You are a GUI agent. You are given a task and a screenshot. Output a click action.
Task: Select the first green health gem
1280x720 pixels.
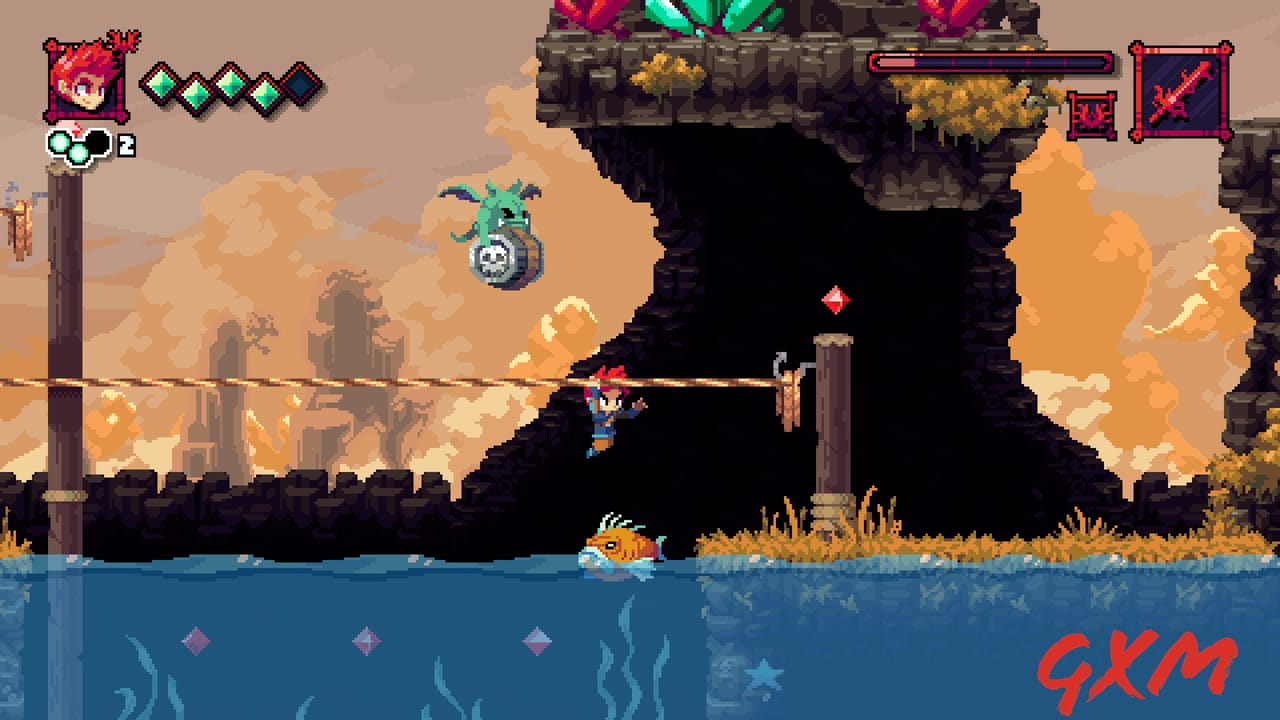pos(161,86)
